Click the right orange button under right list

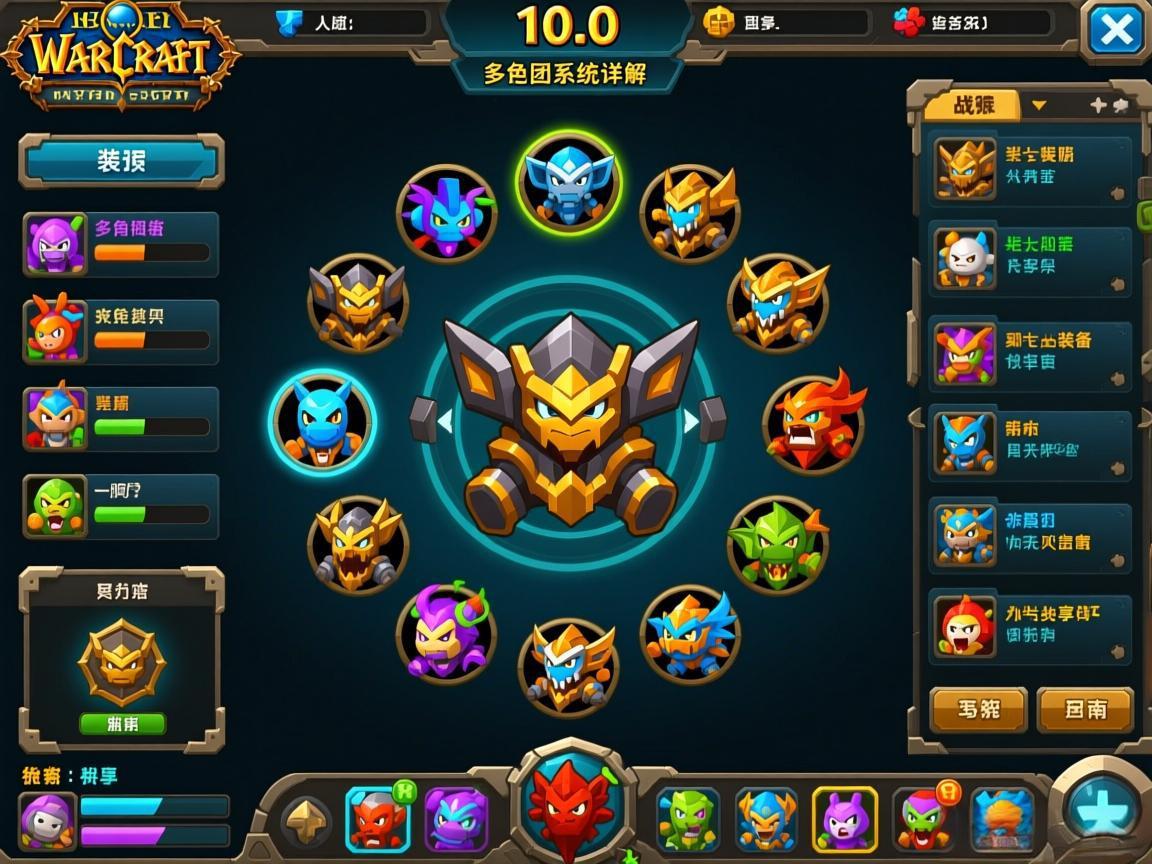click(1085, 710)
